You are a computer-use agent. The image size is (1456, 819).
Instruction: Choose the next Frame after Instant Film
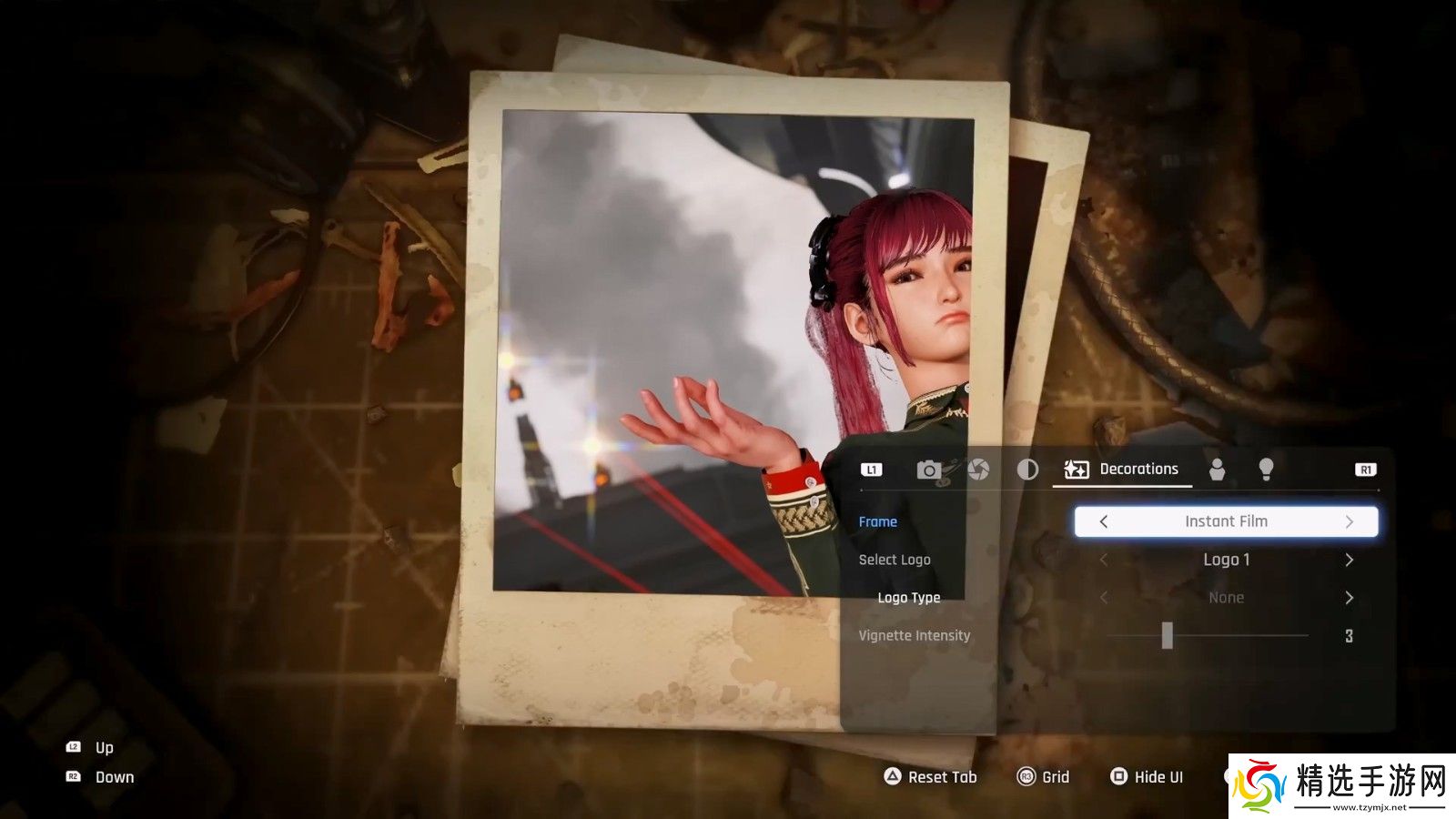tap(1350, 521)
